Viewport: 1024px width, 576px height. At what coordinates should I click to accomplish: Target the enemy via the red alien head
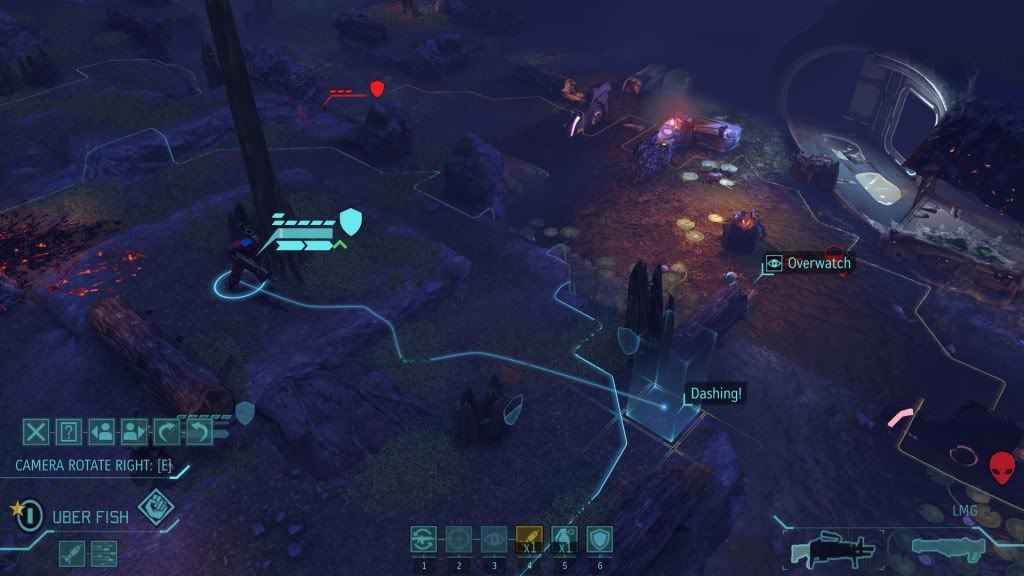[x=1001, y=467]
